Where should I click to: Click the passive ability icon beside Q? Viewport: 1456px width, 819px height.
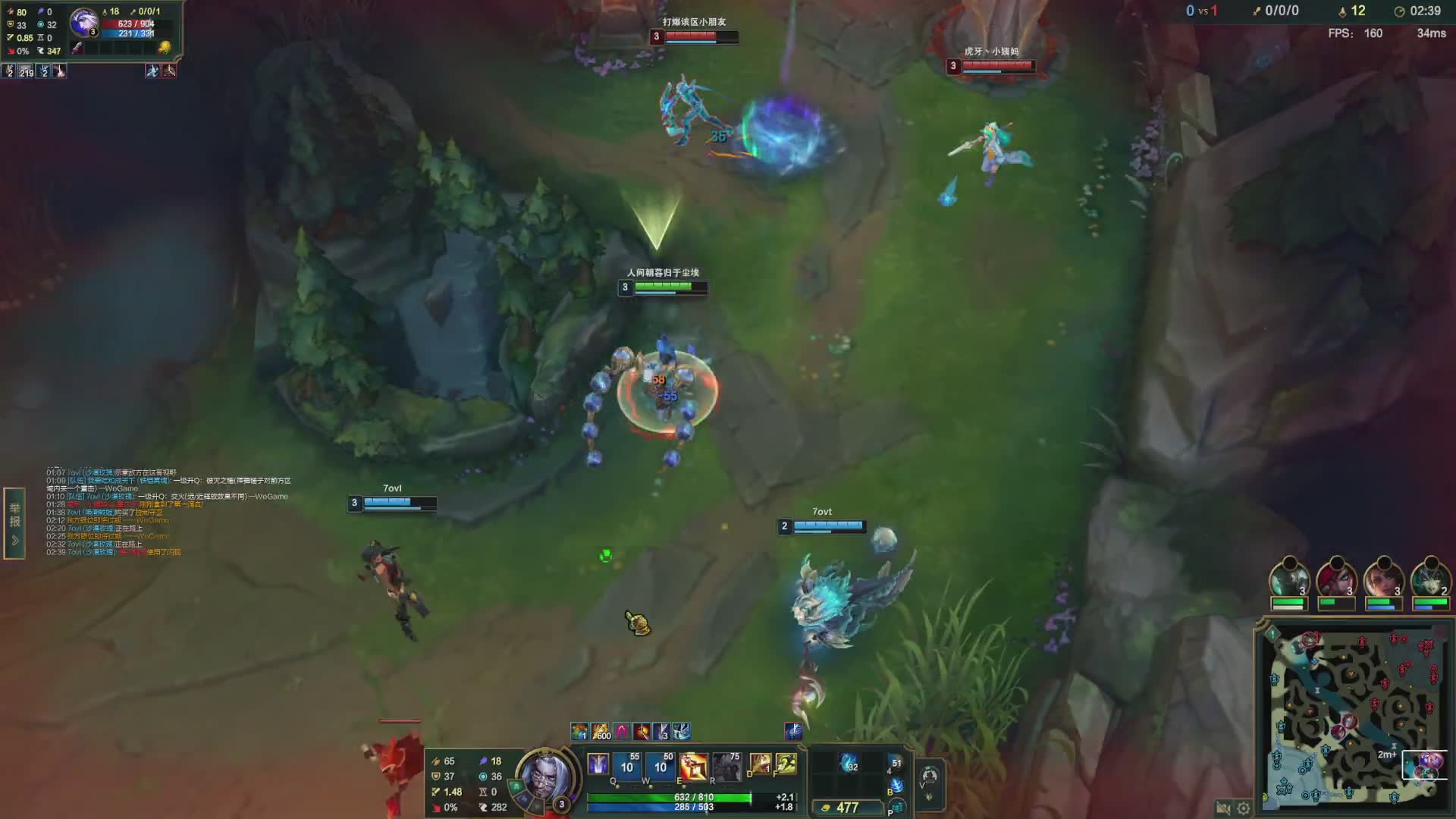pos(598,764)
